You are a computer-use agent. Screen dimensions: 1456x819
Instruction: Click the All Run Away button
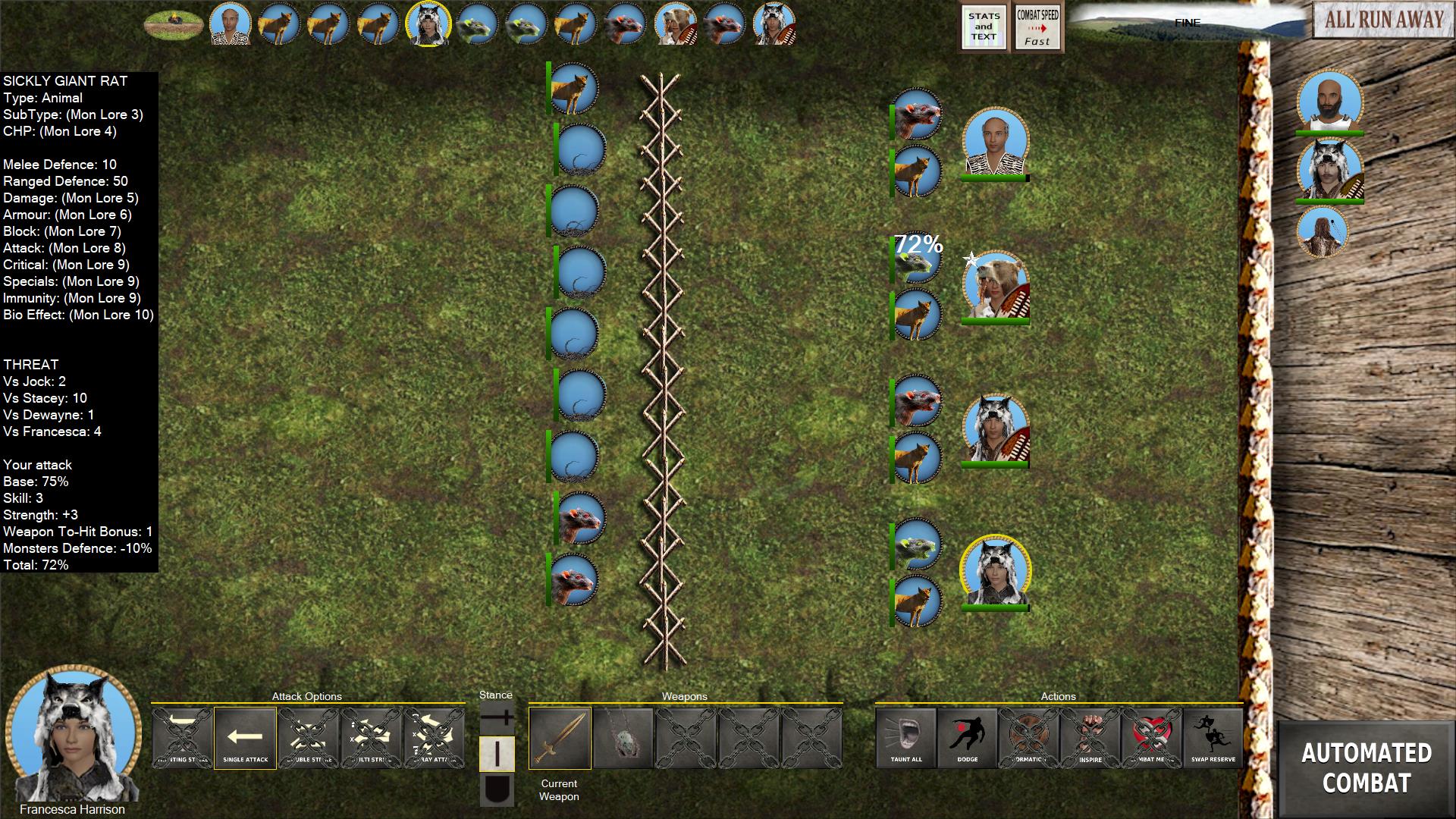pos(1384,20)
